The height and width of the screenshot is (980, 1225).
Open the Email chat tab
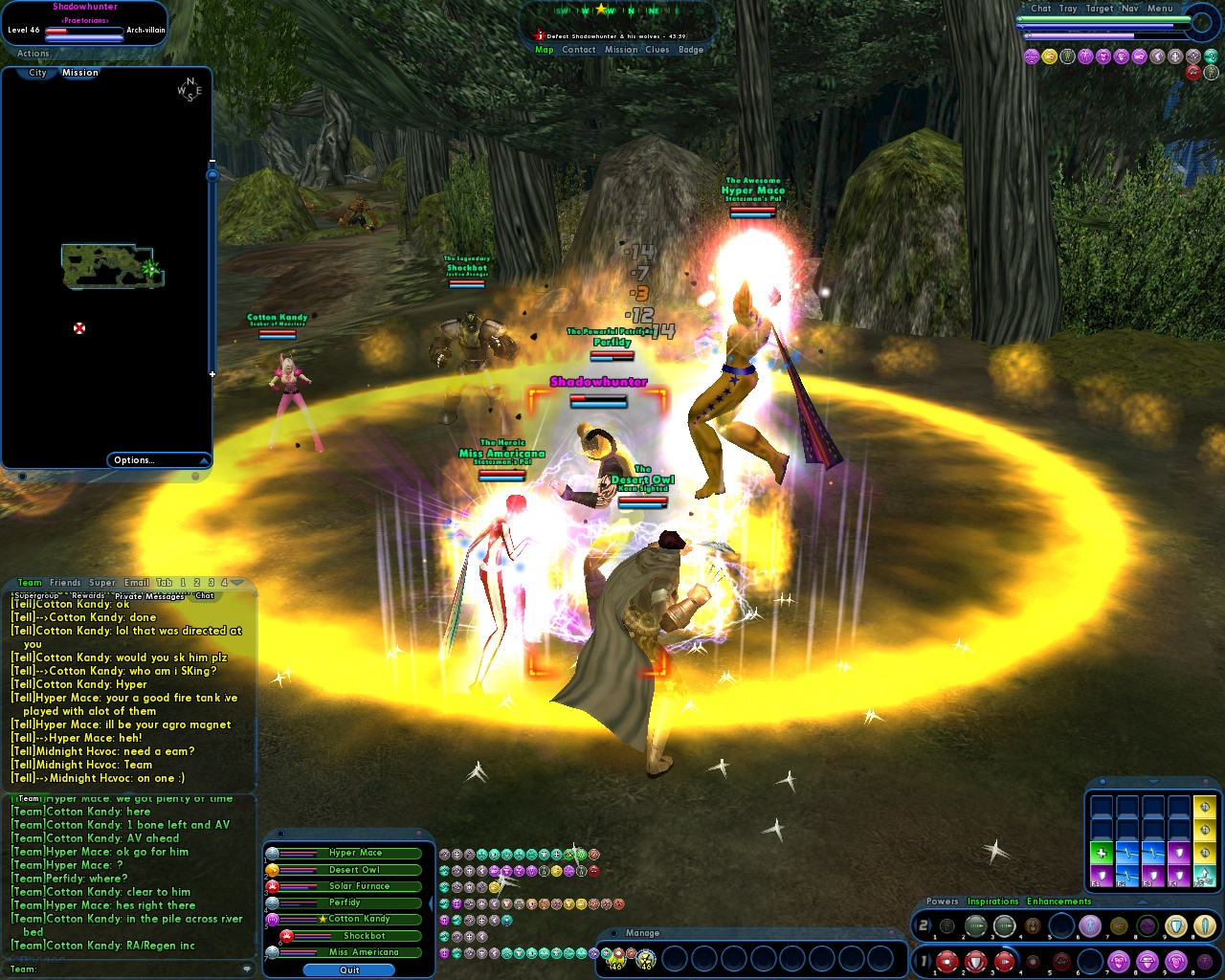(137, 583)
